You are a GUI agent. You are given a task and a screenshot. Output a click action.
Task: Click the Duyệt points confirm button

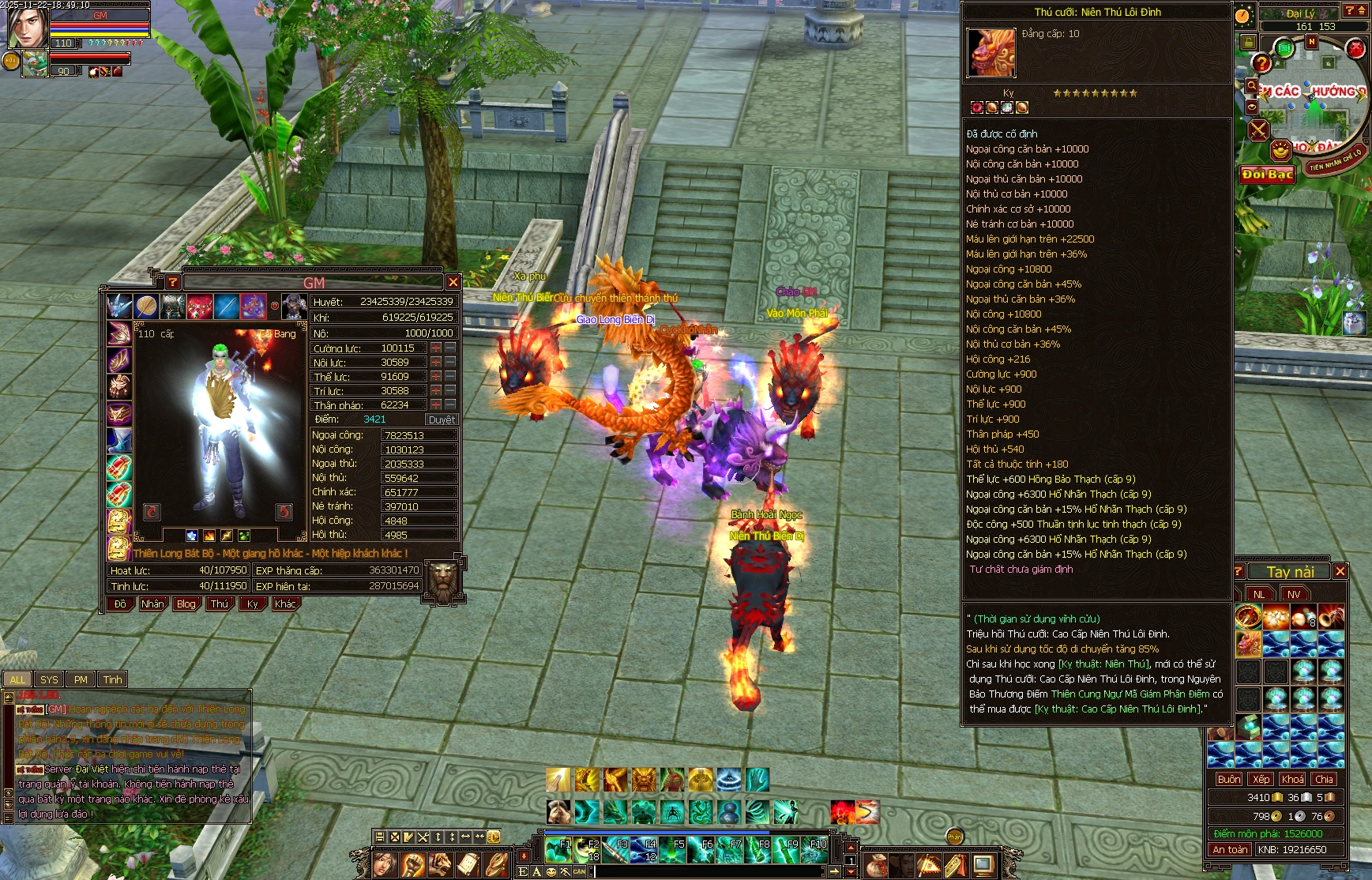(x=441, y=419)
